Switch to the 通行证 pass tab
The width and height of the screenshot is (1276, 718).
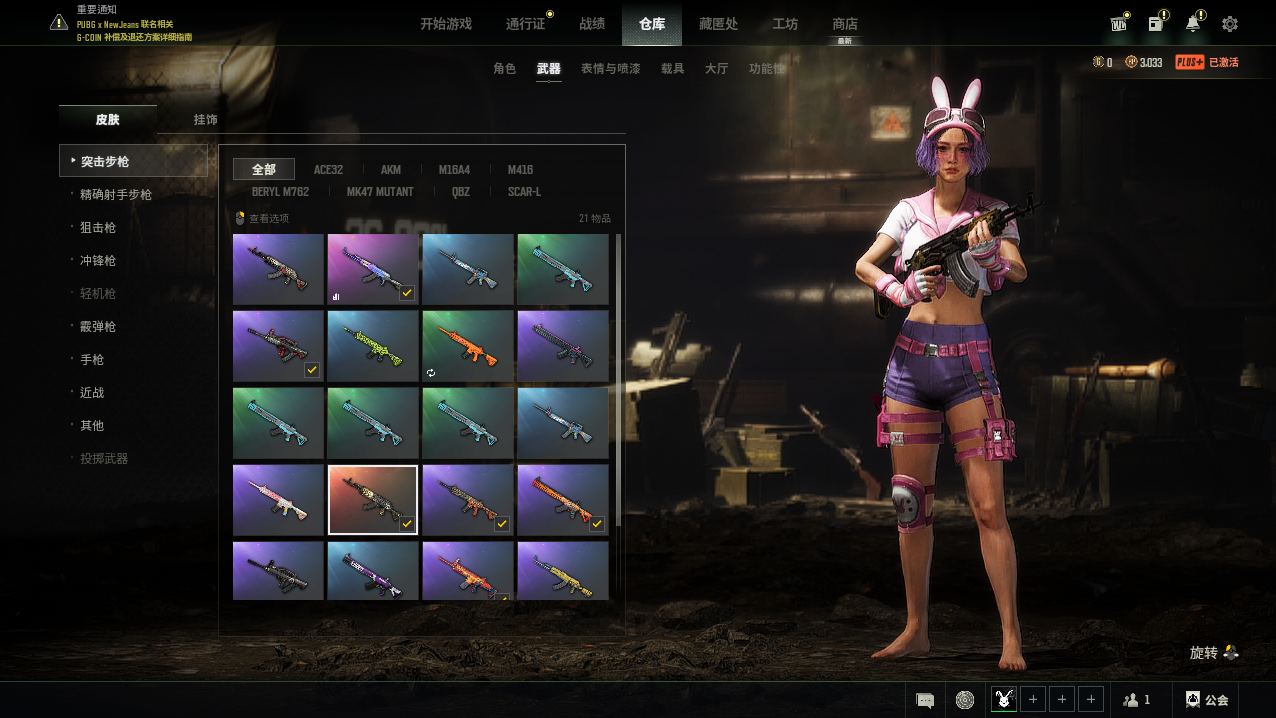point(525,24)
